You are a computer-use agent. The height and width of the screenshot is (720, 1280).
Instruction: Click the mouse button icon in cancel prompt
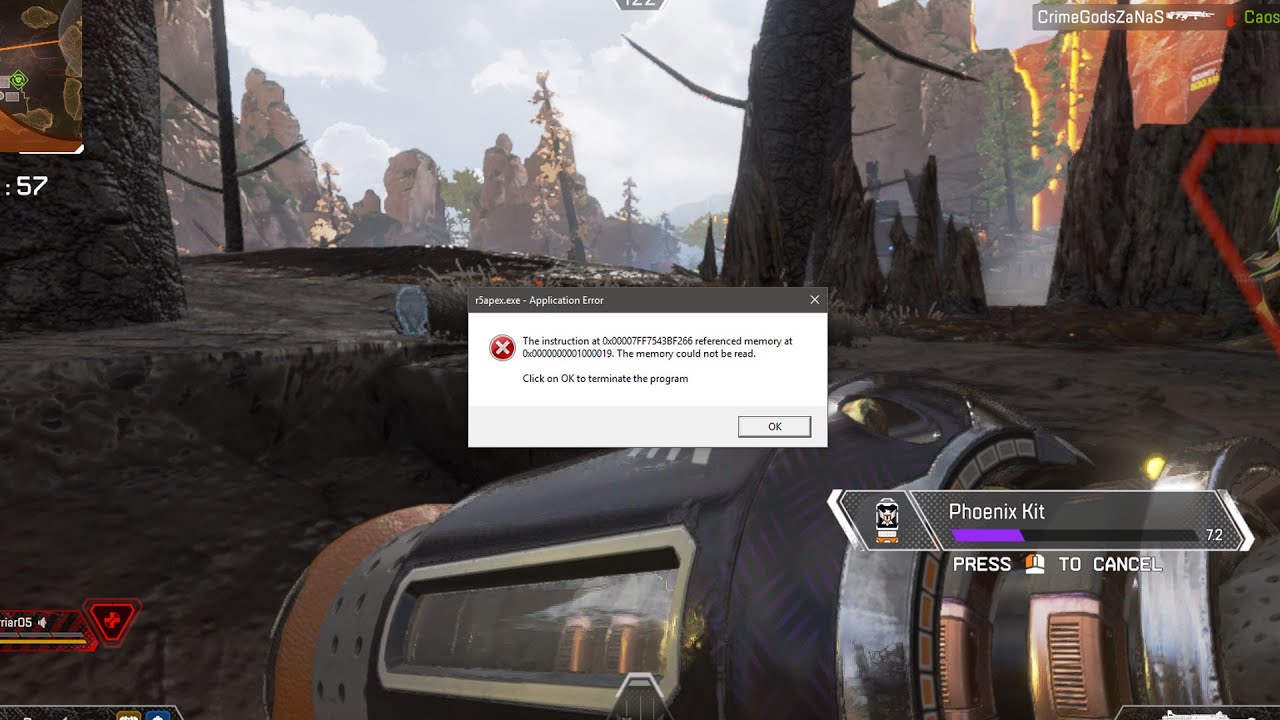click(1033, 564)
